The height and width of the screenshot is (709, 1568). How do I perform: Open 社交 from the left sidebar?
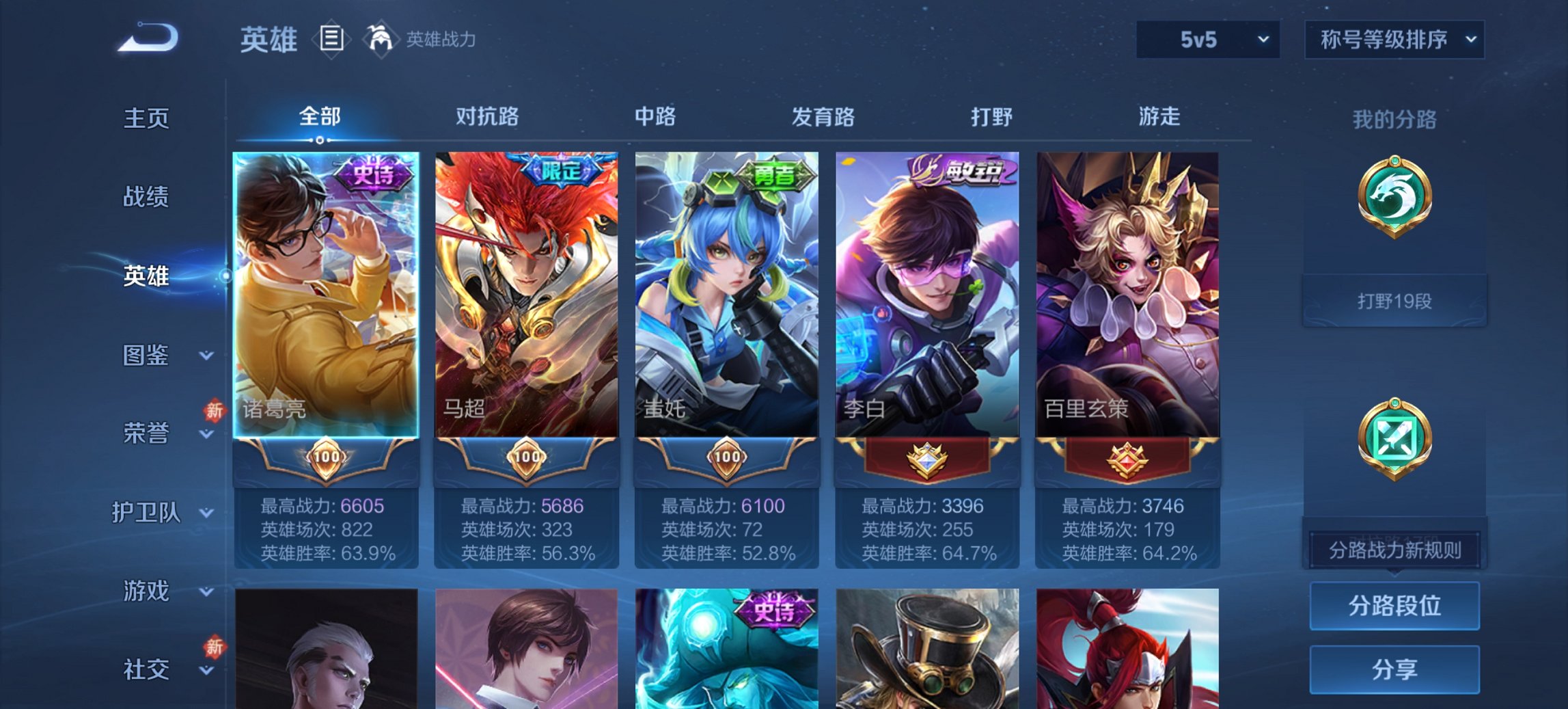point(147,667)
